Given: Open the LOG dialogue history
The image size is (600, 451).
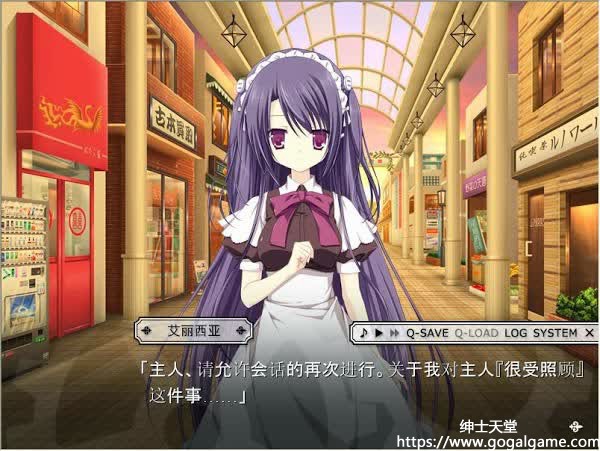Looking at the screenshot, I should coord(517,332).
